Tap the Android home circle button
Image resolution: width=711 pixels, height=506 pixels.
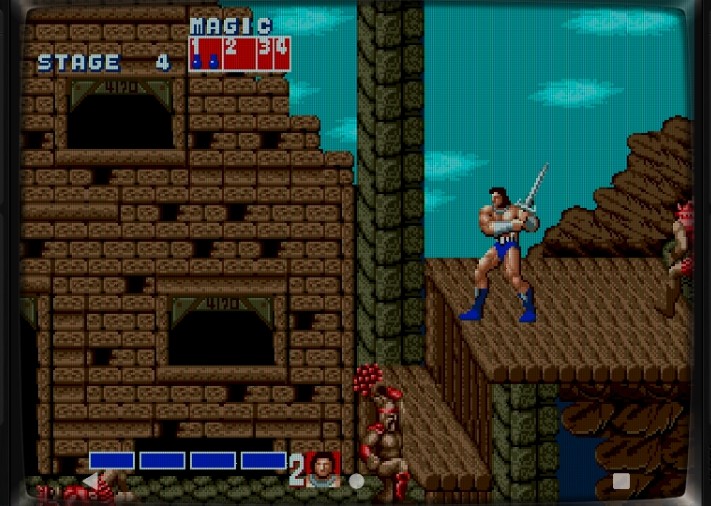(356, 481)
